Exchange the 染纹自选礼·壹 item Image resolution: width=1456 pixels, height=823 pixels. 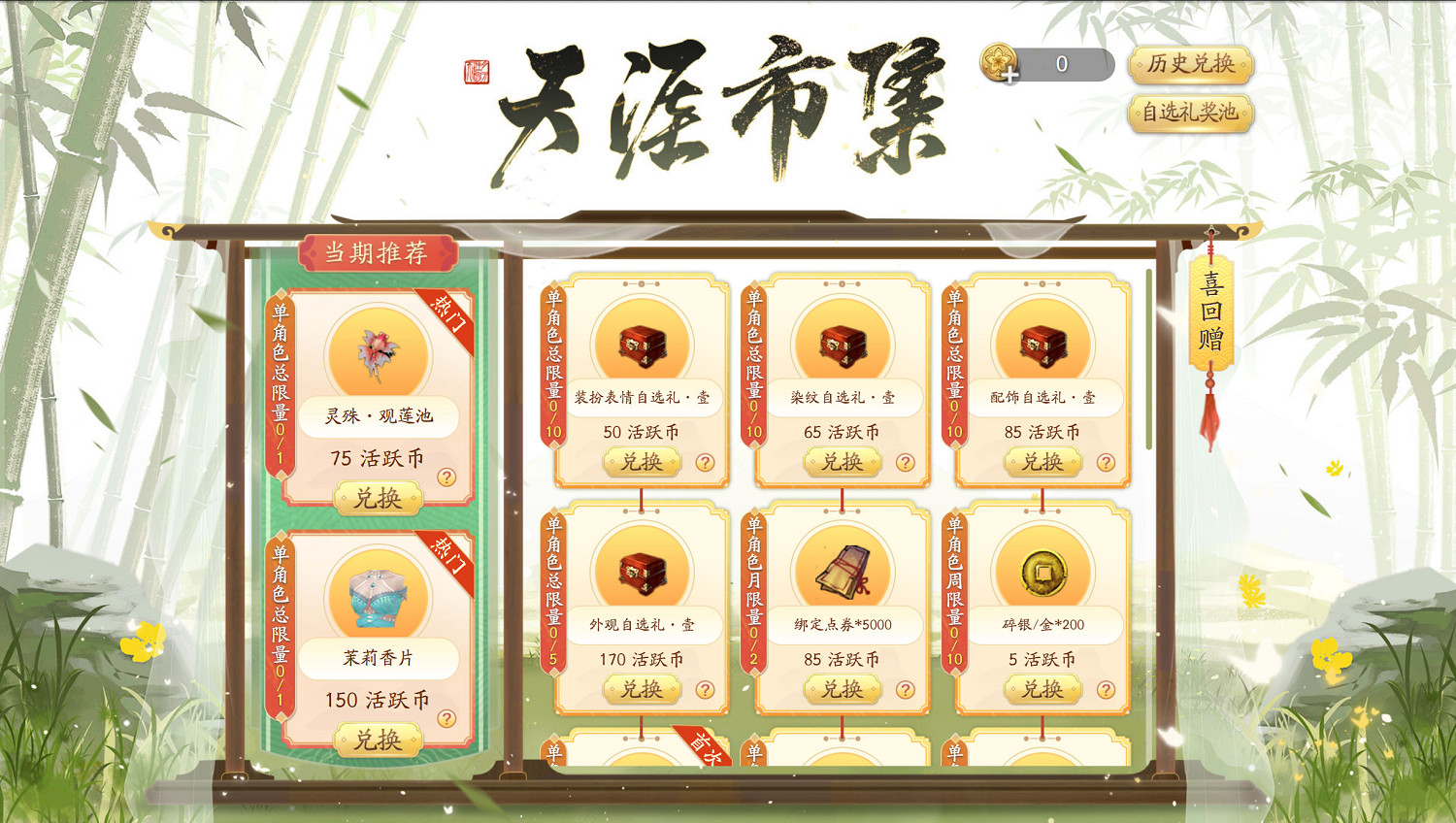pyautogui.click(x=843, y=462)
